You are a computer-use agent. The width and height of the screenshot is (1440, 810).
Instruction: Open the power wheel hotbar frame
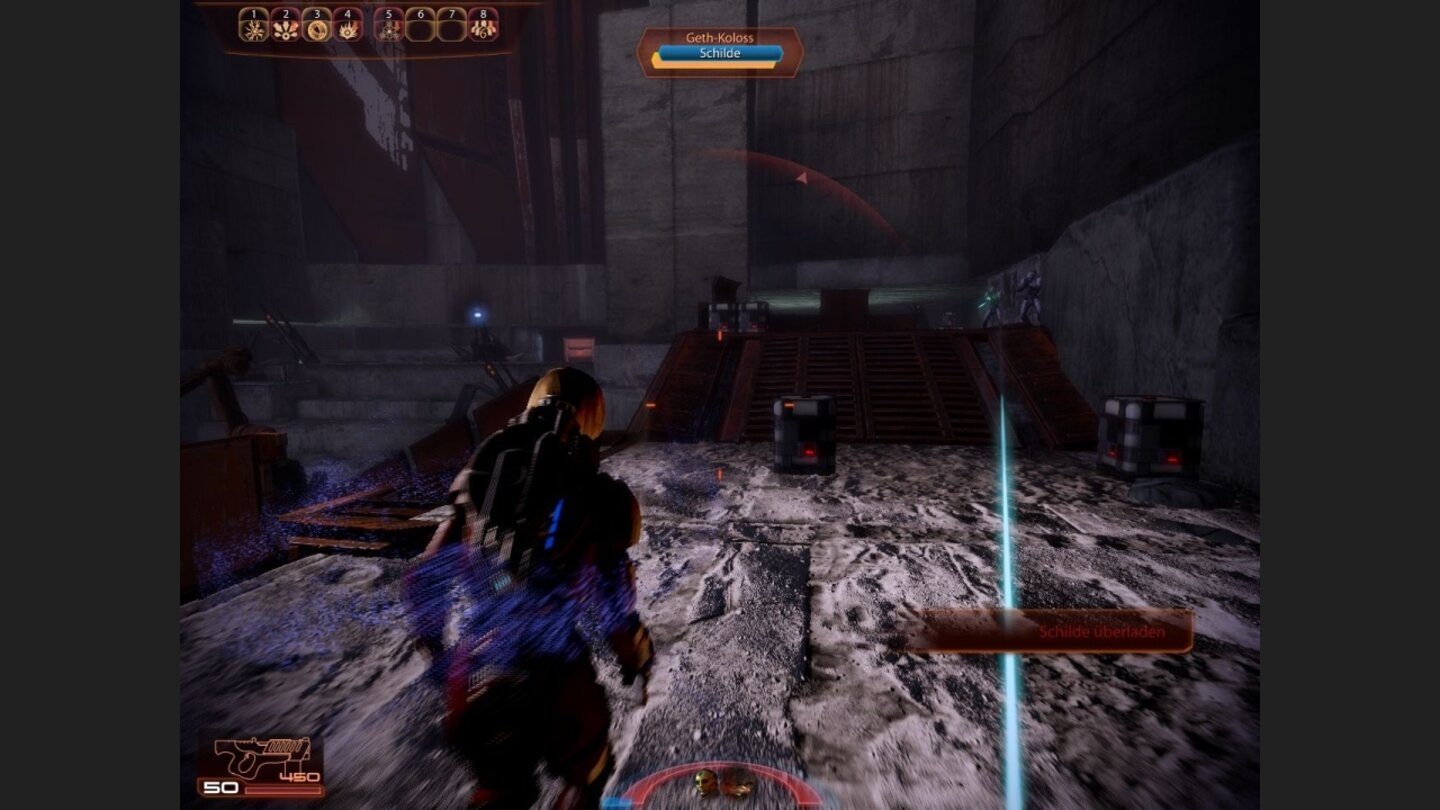[367, 22]
